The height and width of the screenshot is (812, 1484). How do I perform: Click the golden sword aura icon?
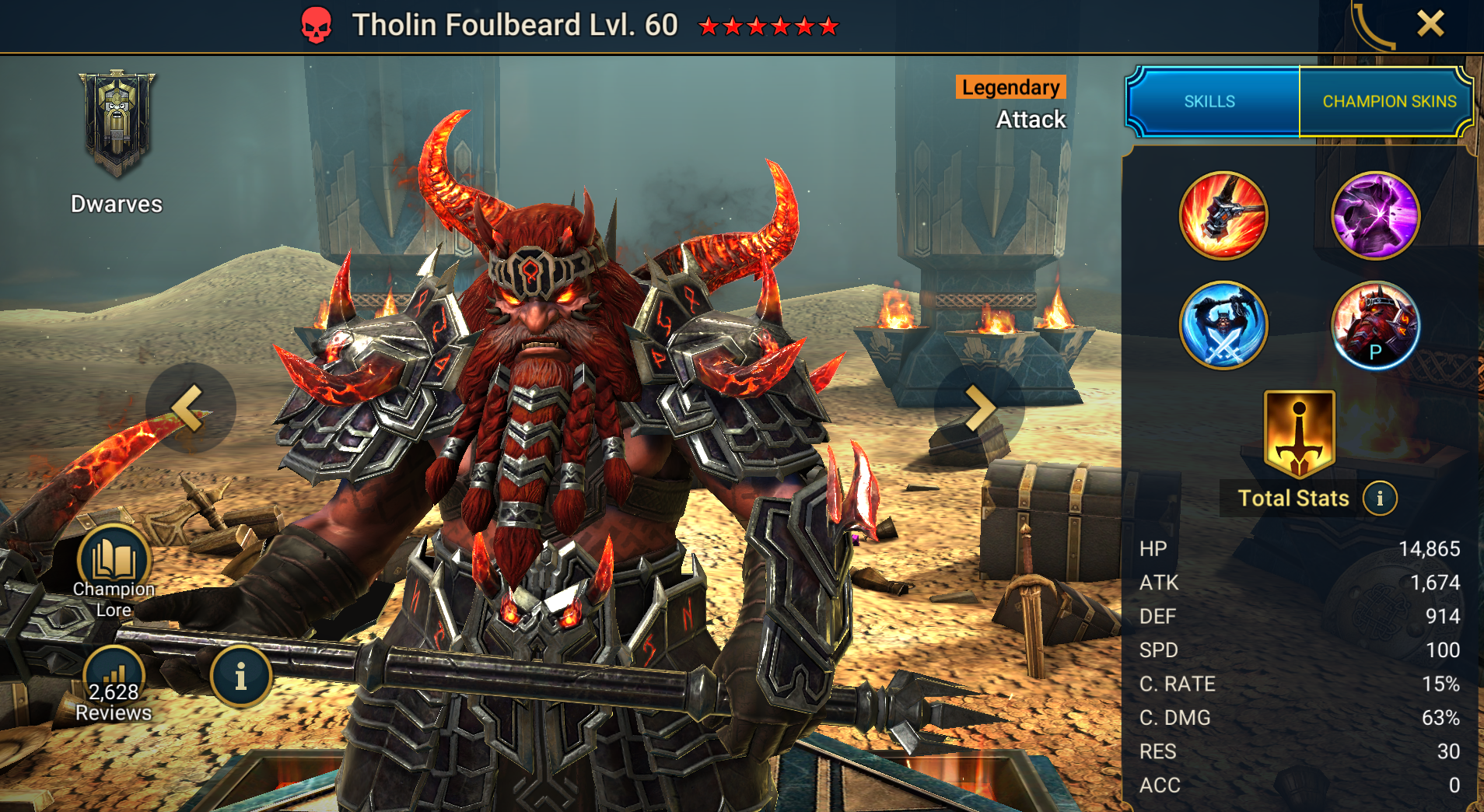pos(1299,433)
